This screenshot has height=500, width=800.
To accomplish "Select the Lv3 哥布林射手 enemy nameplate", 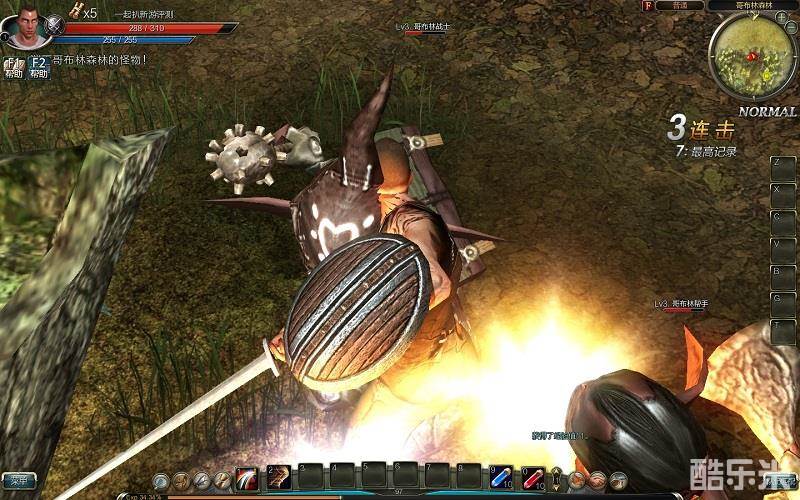I will (681, 304).
